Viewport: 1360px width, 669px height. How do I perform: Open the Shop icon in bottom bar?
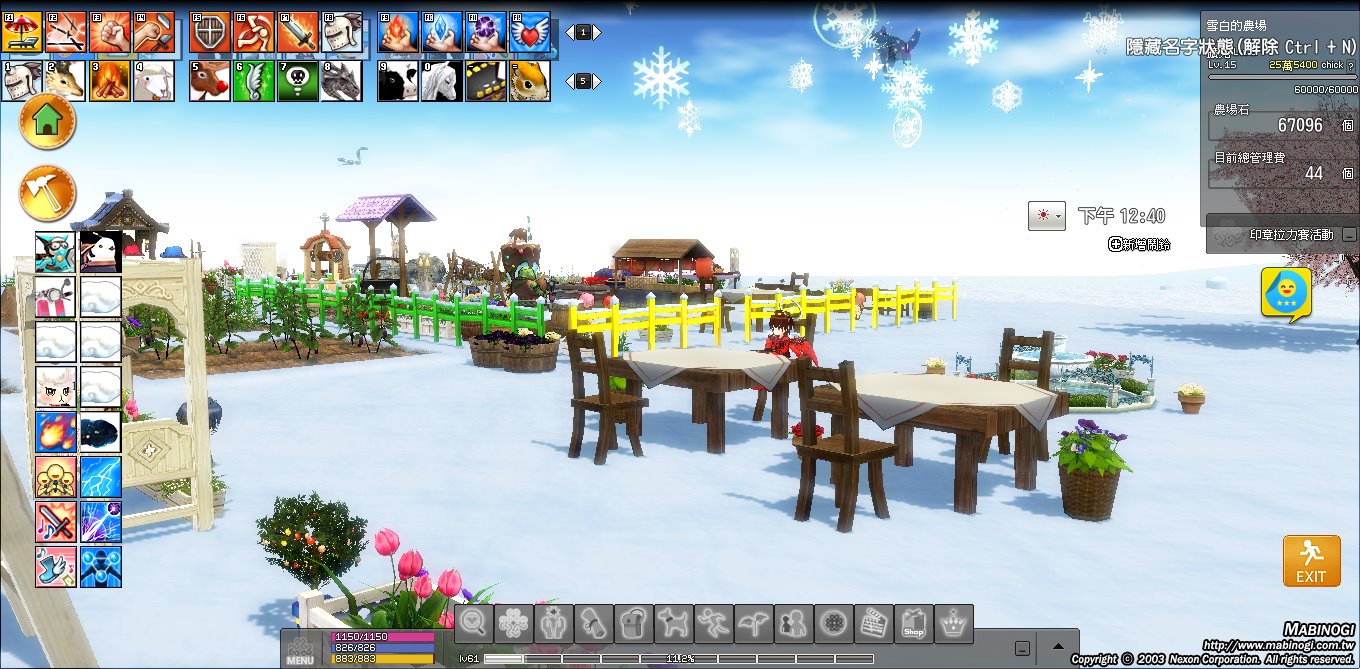click(914, 623)
